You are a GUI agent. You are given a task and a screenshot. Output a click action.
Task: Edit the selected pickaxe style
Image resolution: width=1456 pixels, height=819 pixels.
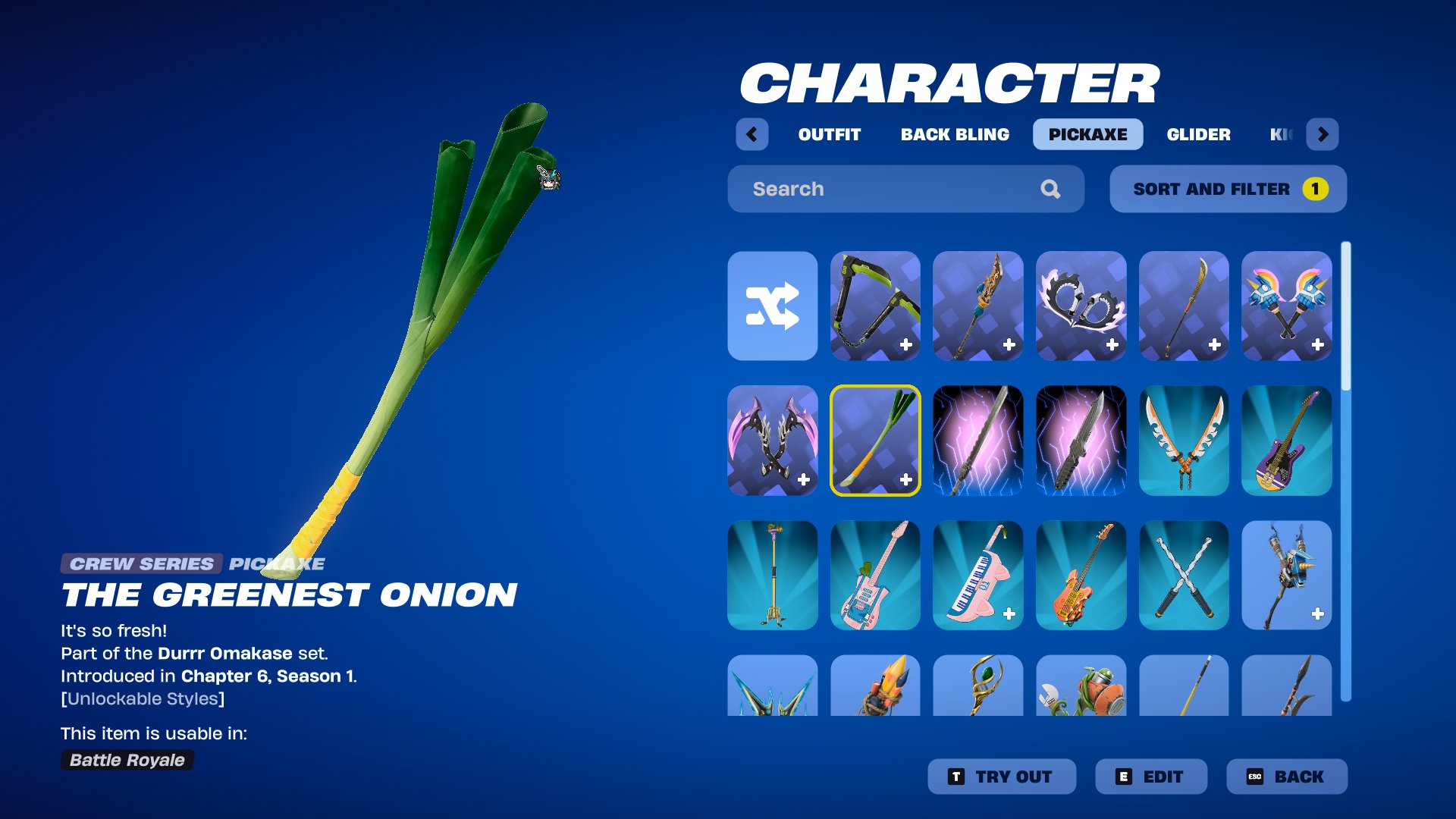(x=1150, y=777)
